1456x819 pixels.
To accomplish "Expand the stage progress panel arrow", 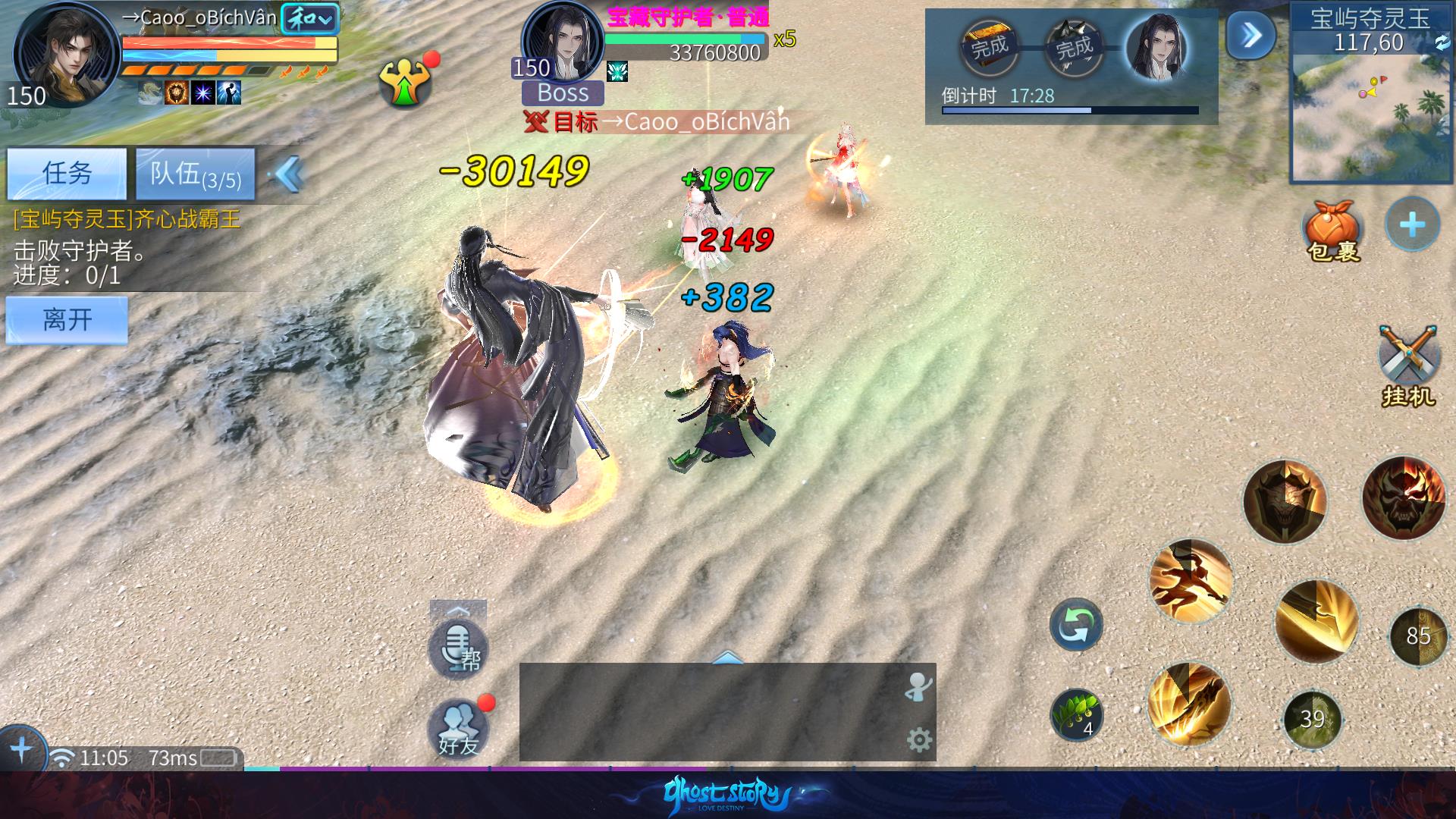I will click(1250, 35).
